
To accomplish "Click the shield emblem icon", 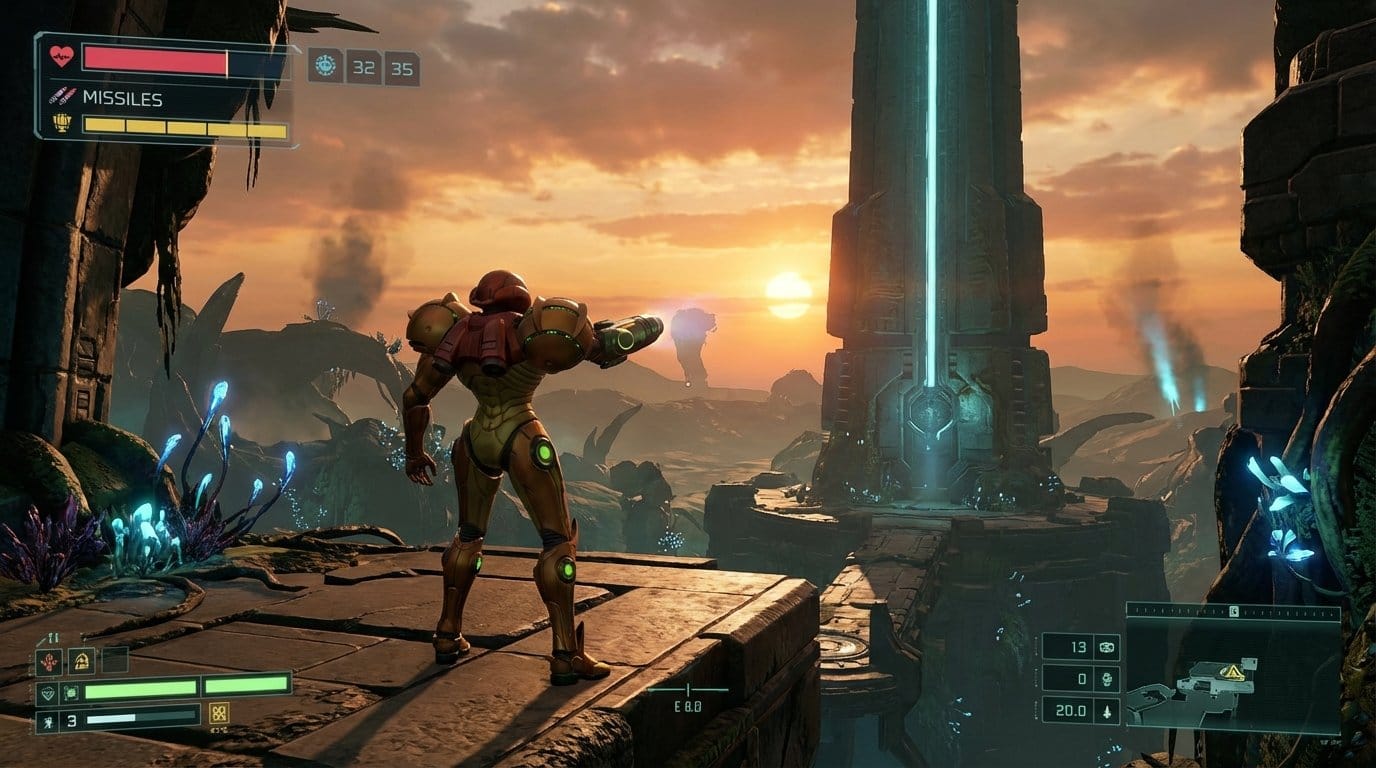I will (48, 691).
